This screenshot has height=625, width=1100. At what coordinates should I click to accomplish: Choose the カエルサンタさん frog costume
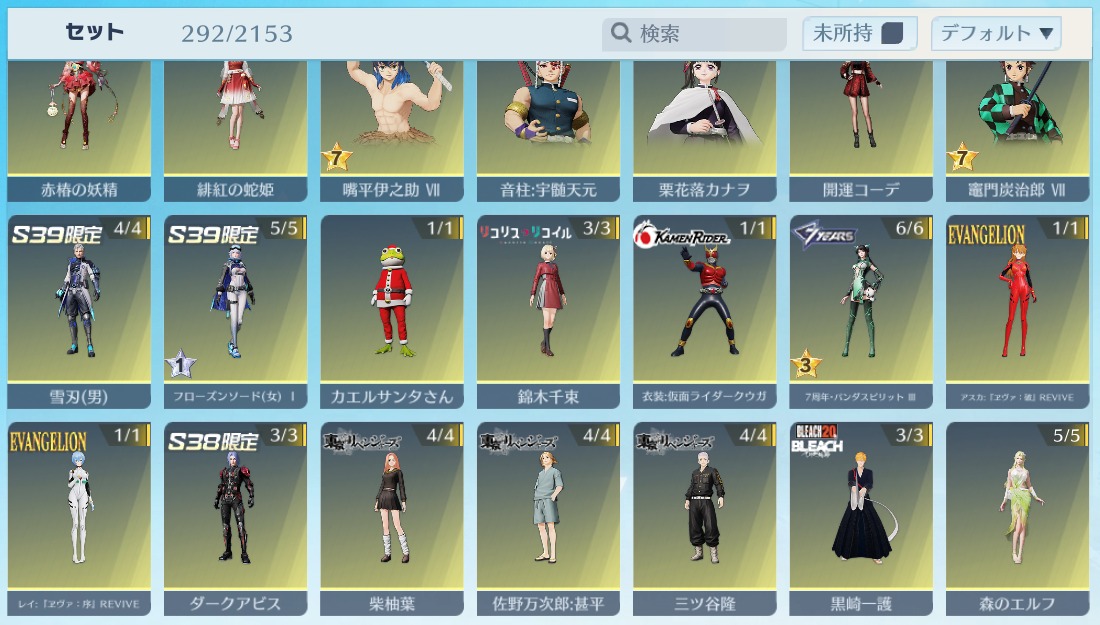[x=392, y=310]
